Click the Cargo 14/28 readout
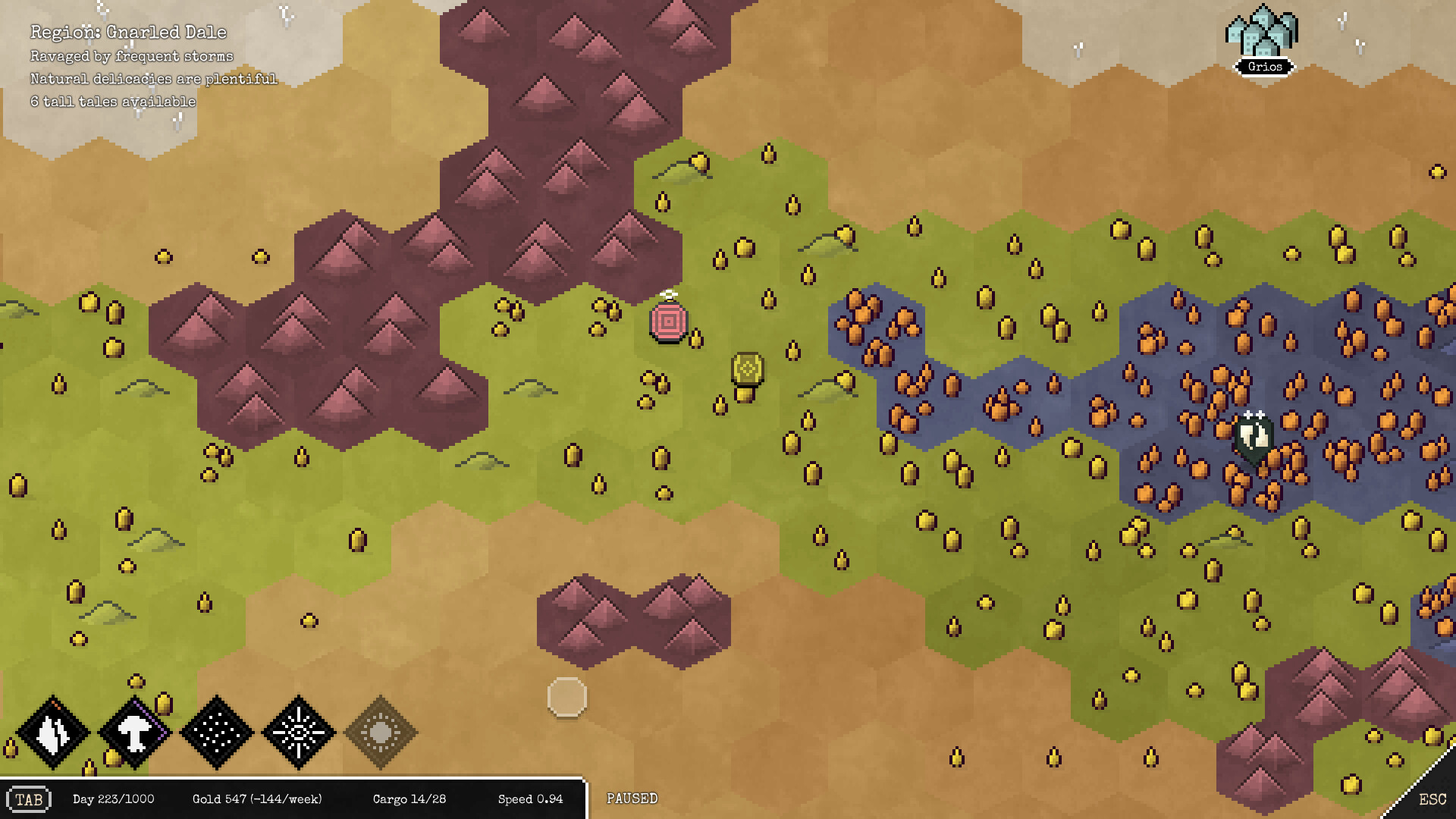Screen dimensions: 1456x819 [x=410, y=799]
